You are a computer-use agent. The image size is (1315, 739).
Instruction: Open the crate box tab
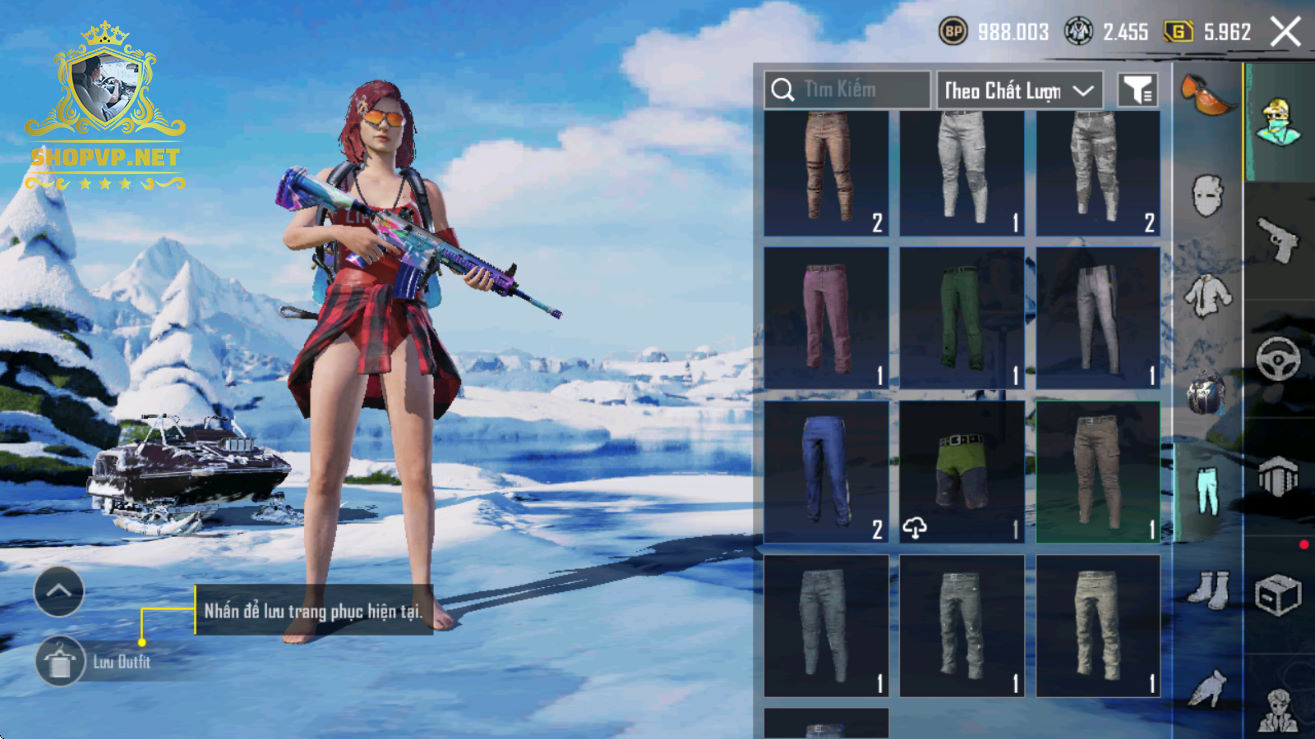pos(1279,594)
